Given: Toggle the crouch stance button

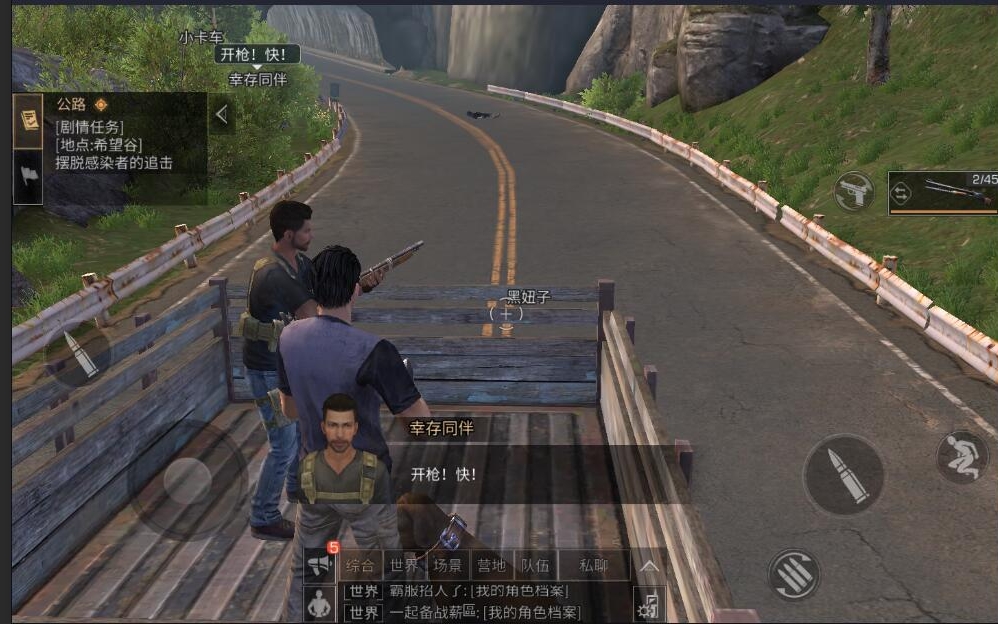Looking at the screenshot, I should [x=961, y=456].
